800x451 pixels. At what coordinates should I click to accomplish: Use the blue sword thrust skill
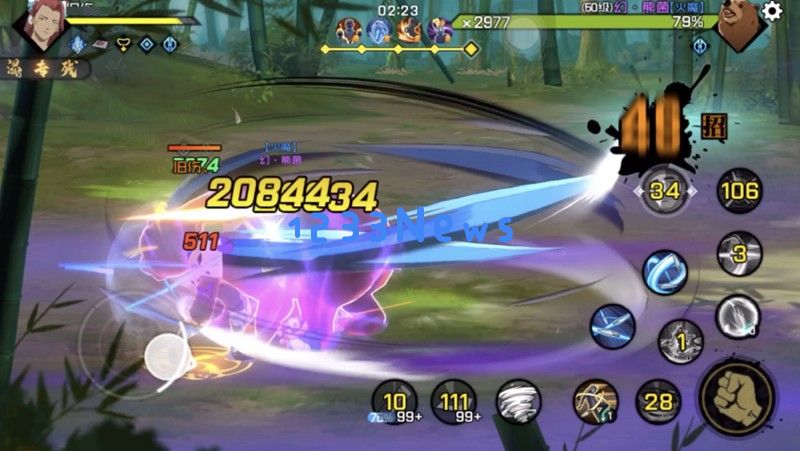612,324
